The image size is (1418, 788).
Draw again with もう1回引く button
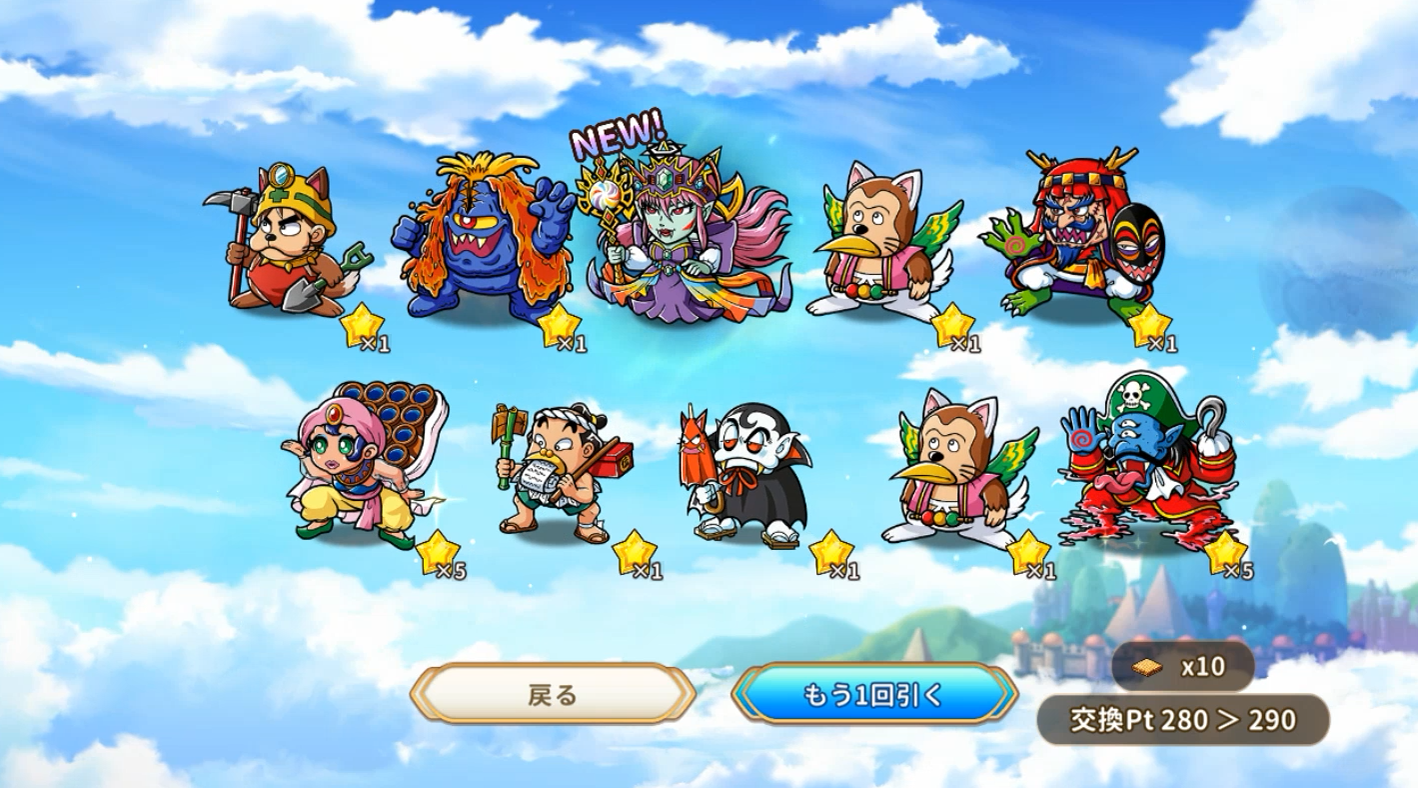coord(874,695)
